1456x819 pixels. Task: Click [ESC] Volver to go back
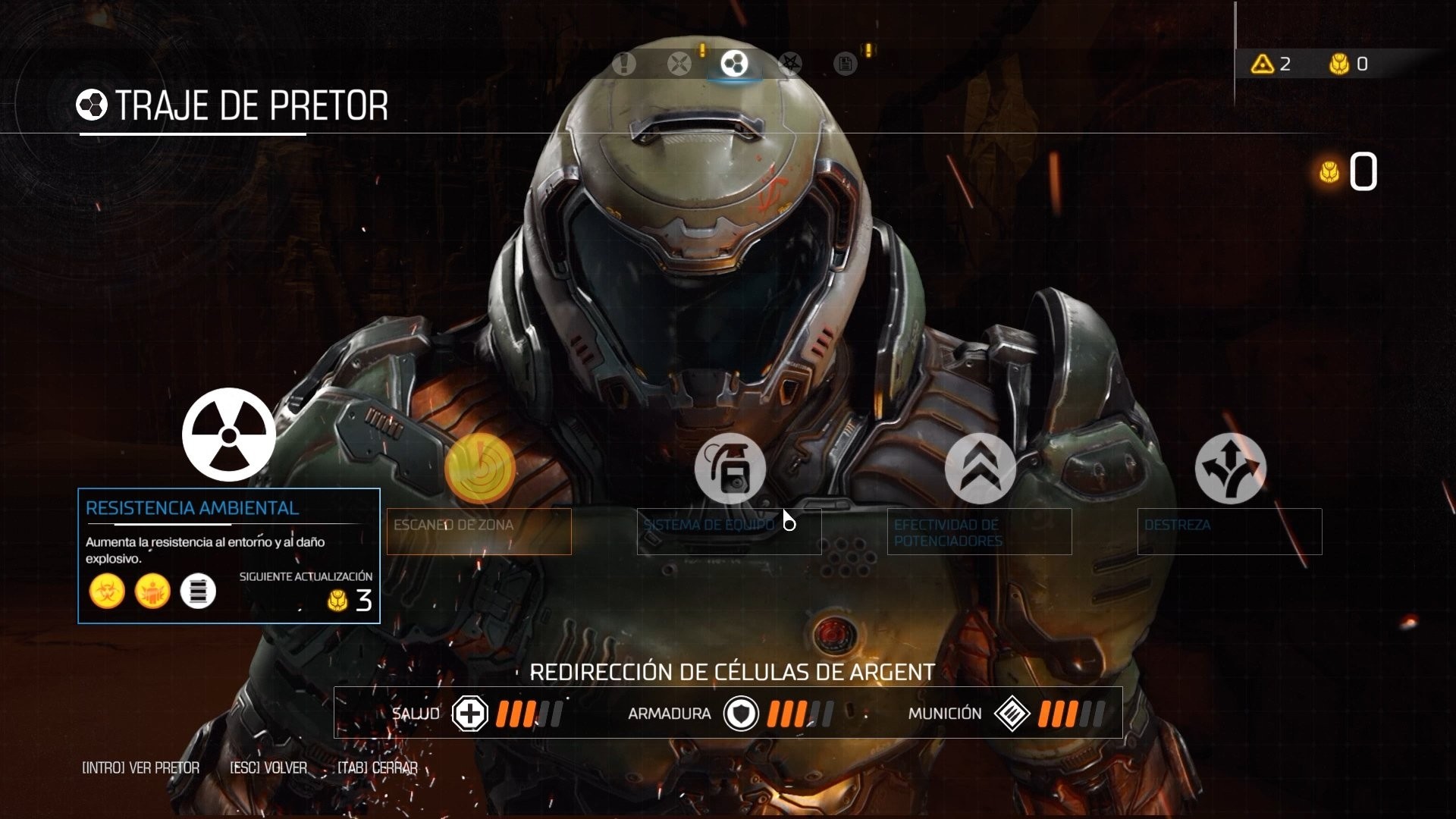[x=267, y=767]
